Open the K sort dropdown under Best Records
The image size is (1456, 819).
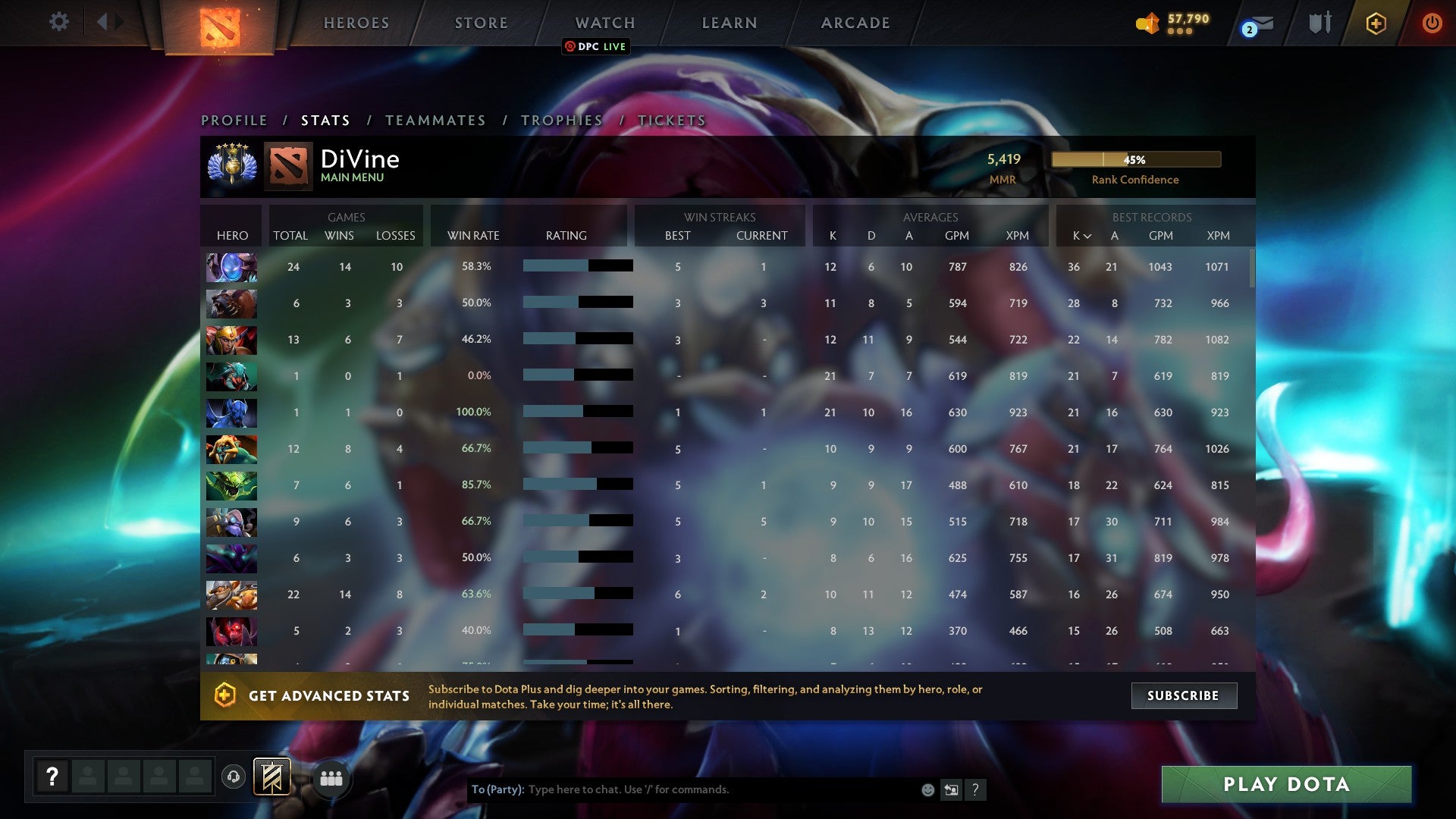pyautogui.click(x=1081, y=236)
